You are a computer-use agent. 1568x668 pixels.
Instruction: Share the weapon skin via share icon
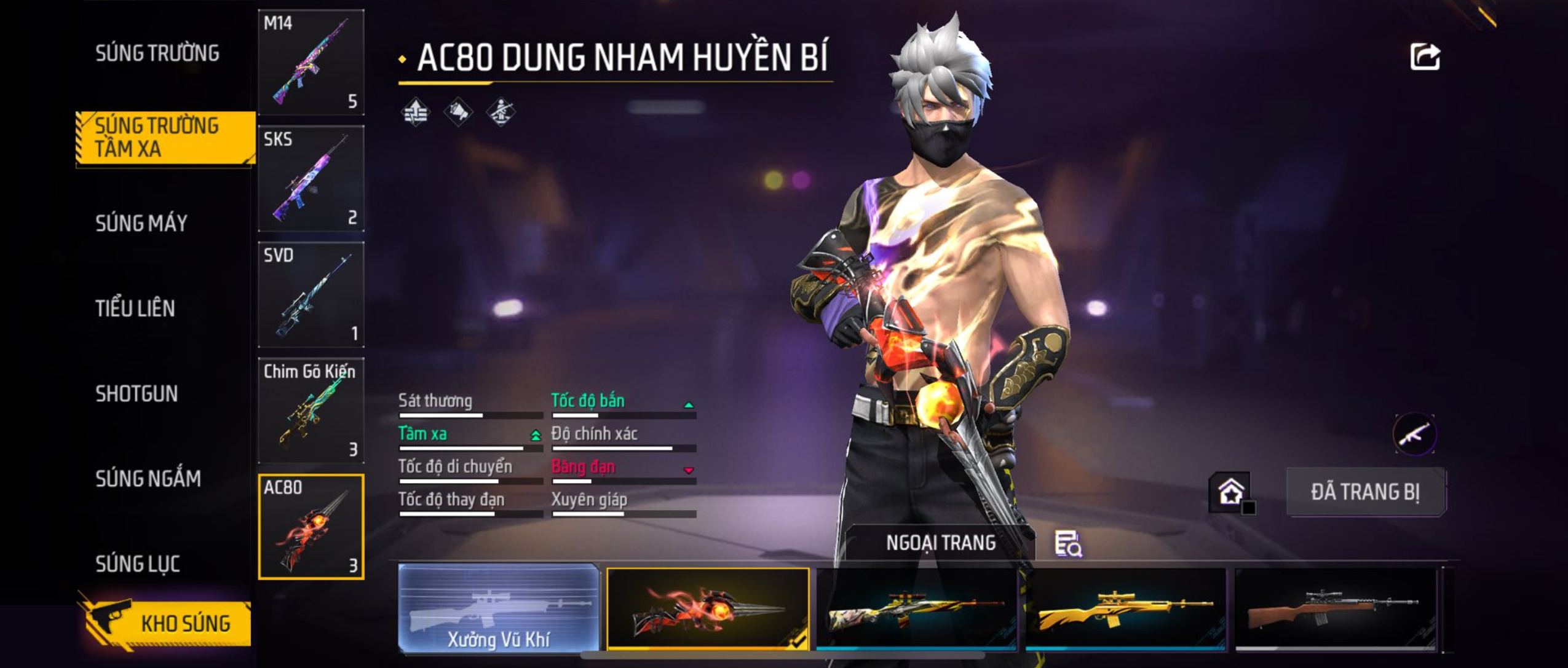pyautogui.click(x=1425, y=57)
